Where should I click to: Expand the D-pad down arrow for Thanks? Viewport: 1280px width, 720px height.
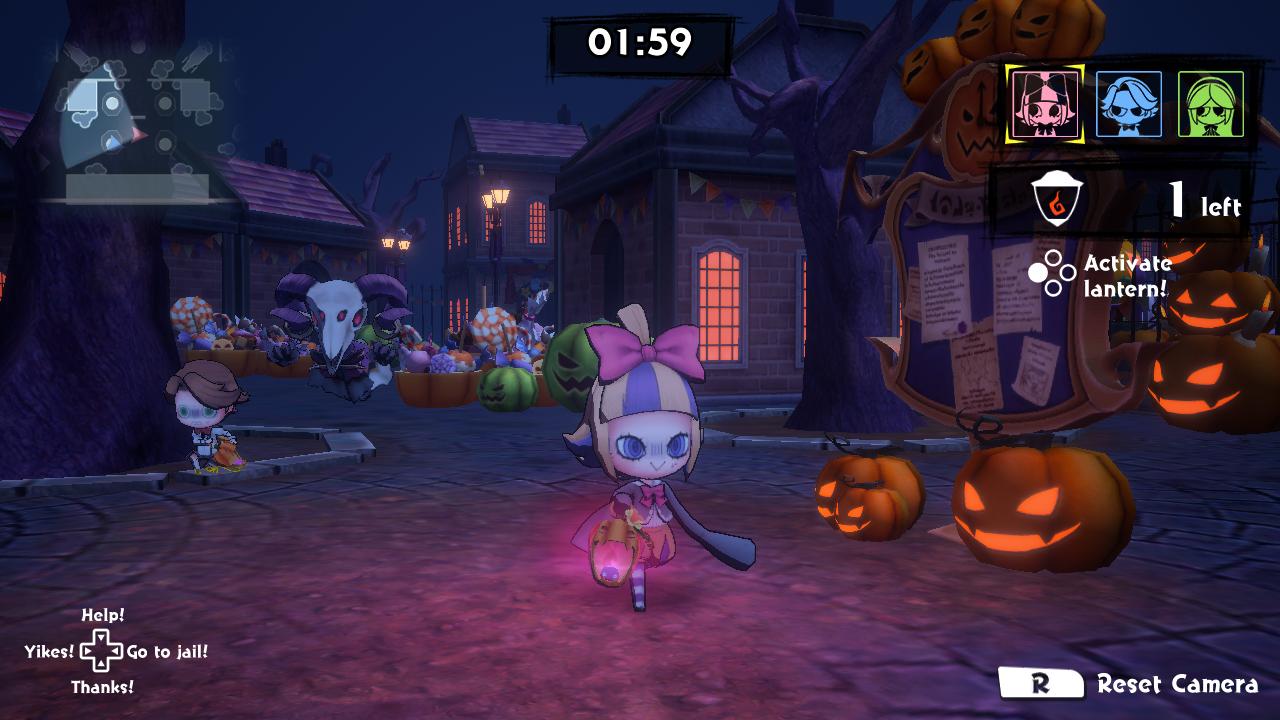(x=100, y=664)
